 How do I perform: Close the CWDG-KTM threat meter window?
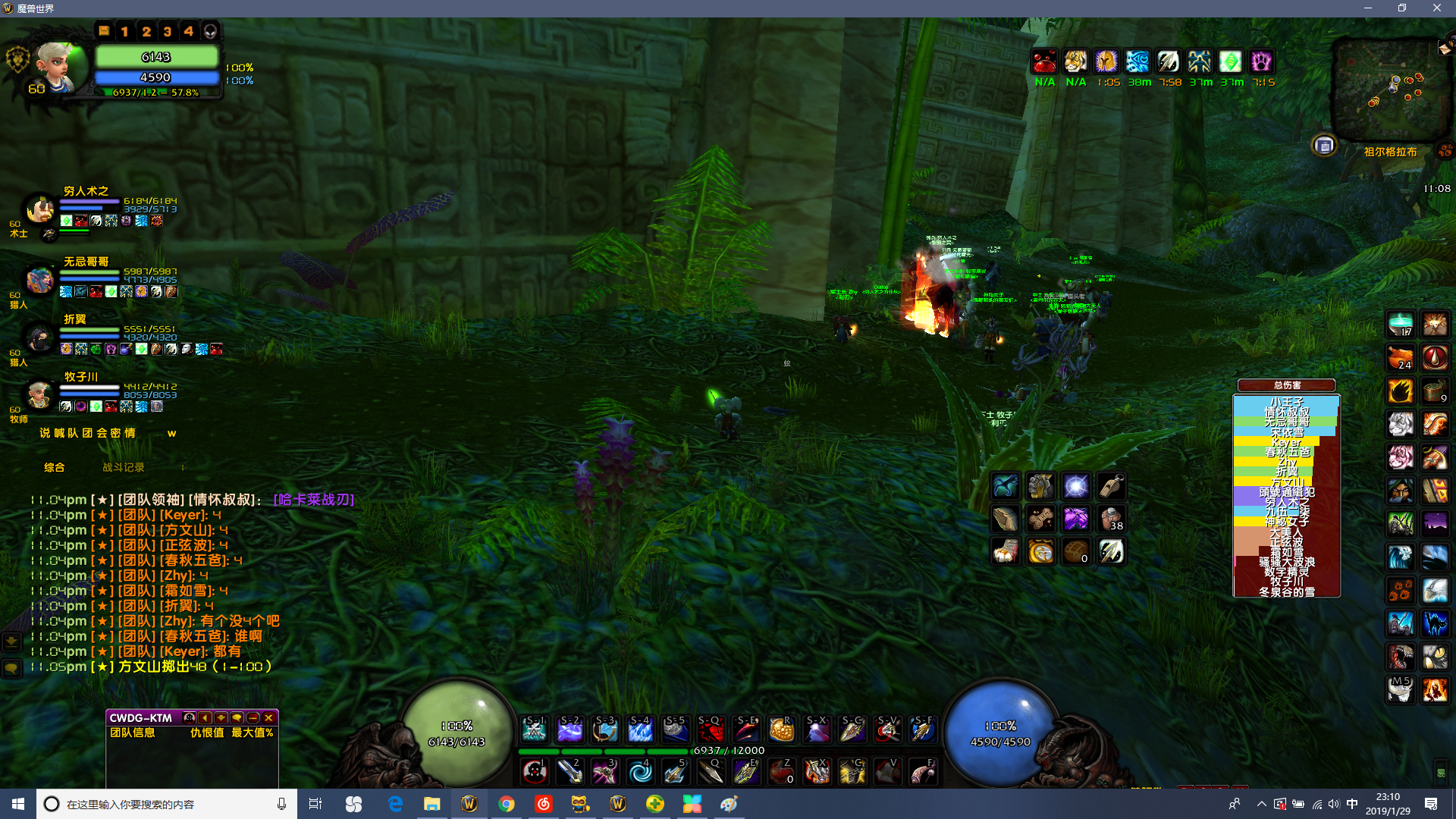coord(268,717)
